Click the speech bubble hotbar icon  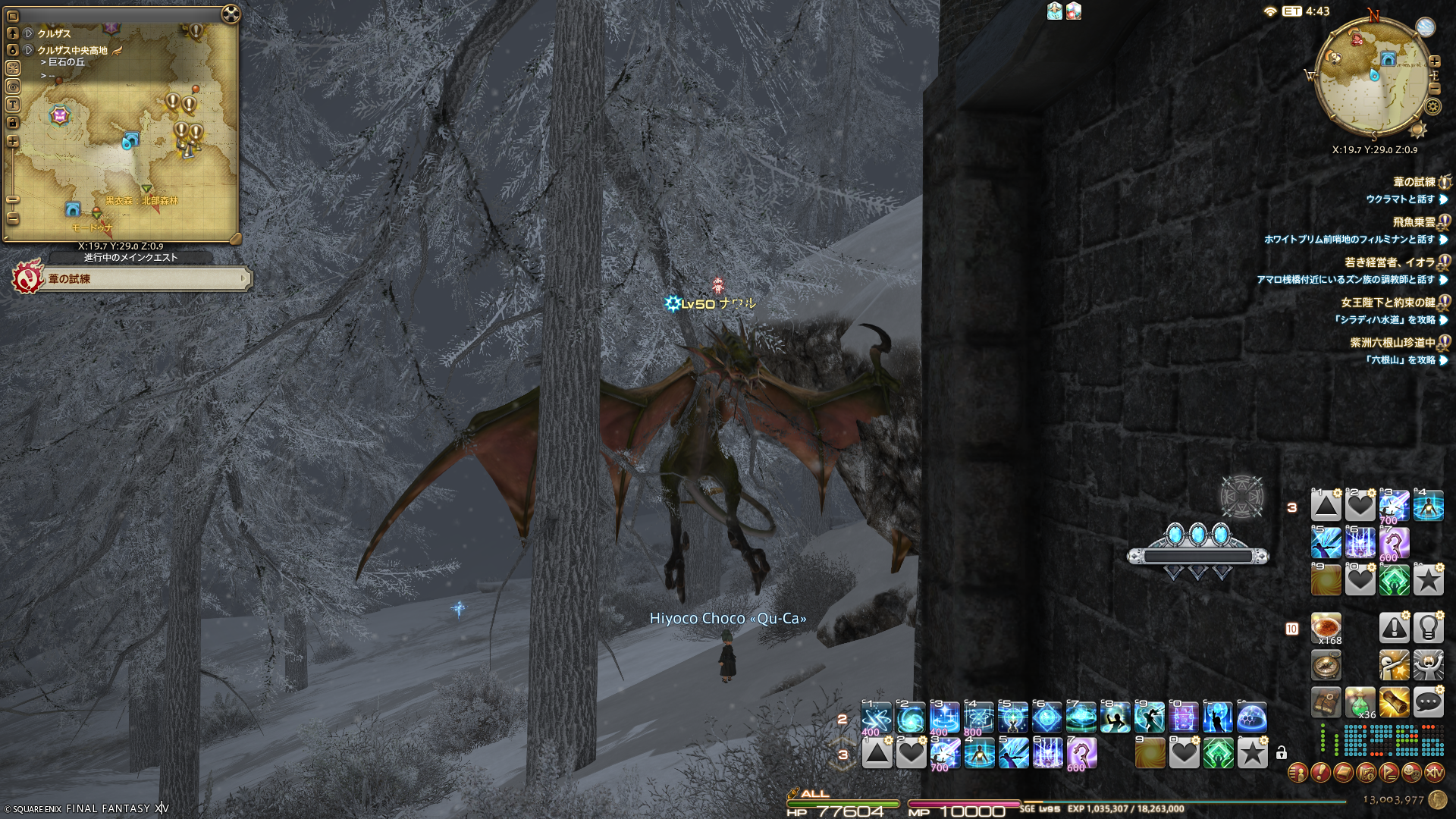pos(1428,703)
